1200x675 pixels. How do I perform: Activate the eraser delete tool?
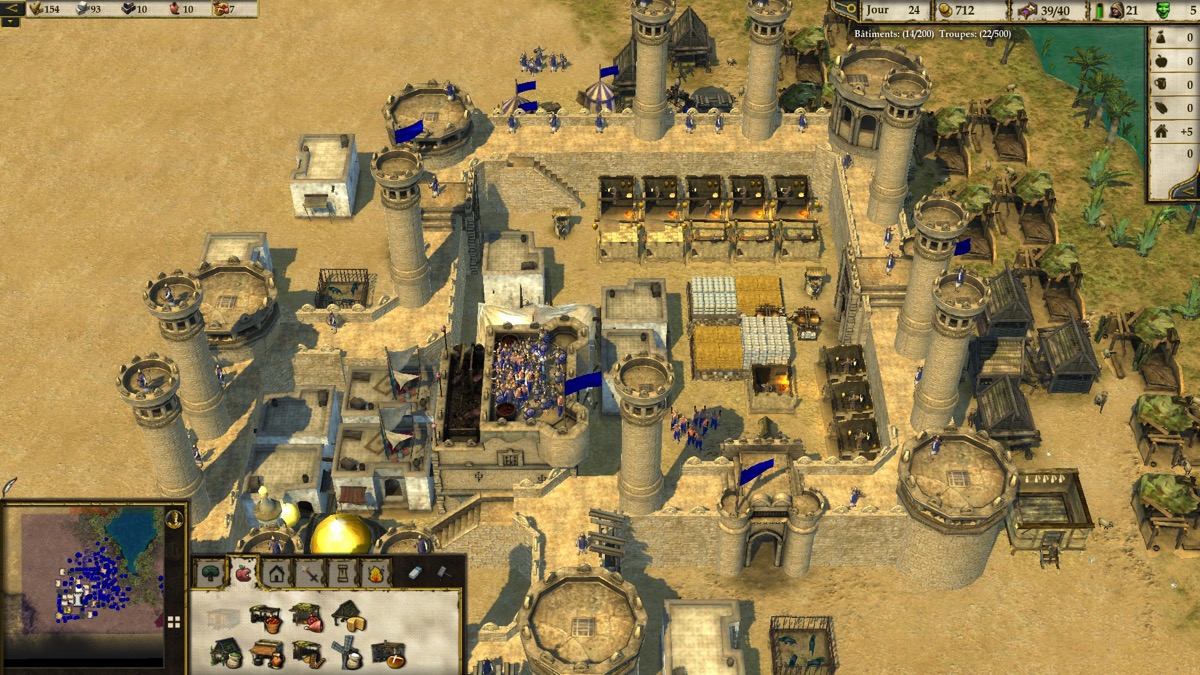coord(417,573)
